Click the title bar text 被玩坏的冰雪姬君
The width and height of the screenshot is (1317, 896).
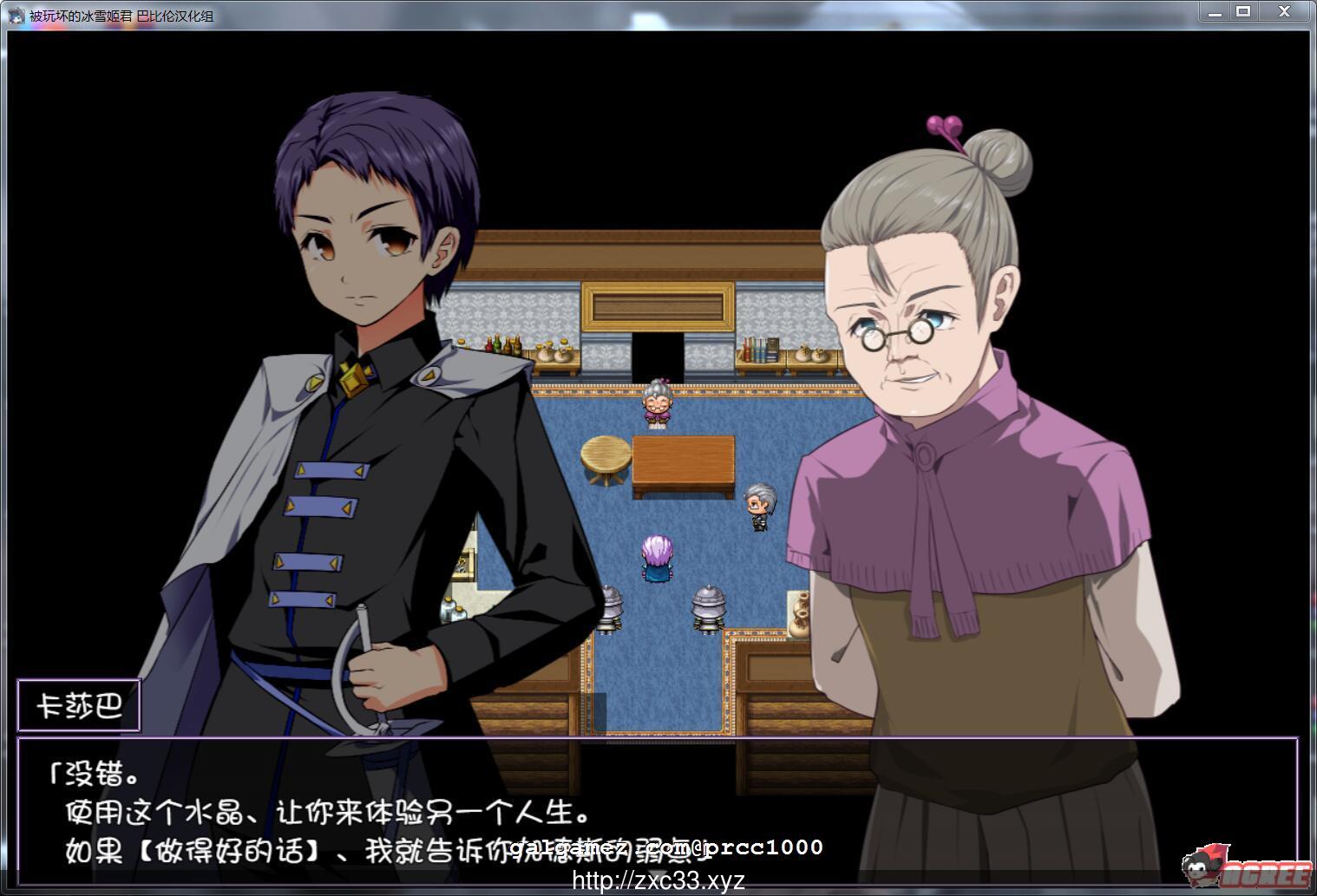coord(78,16)
